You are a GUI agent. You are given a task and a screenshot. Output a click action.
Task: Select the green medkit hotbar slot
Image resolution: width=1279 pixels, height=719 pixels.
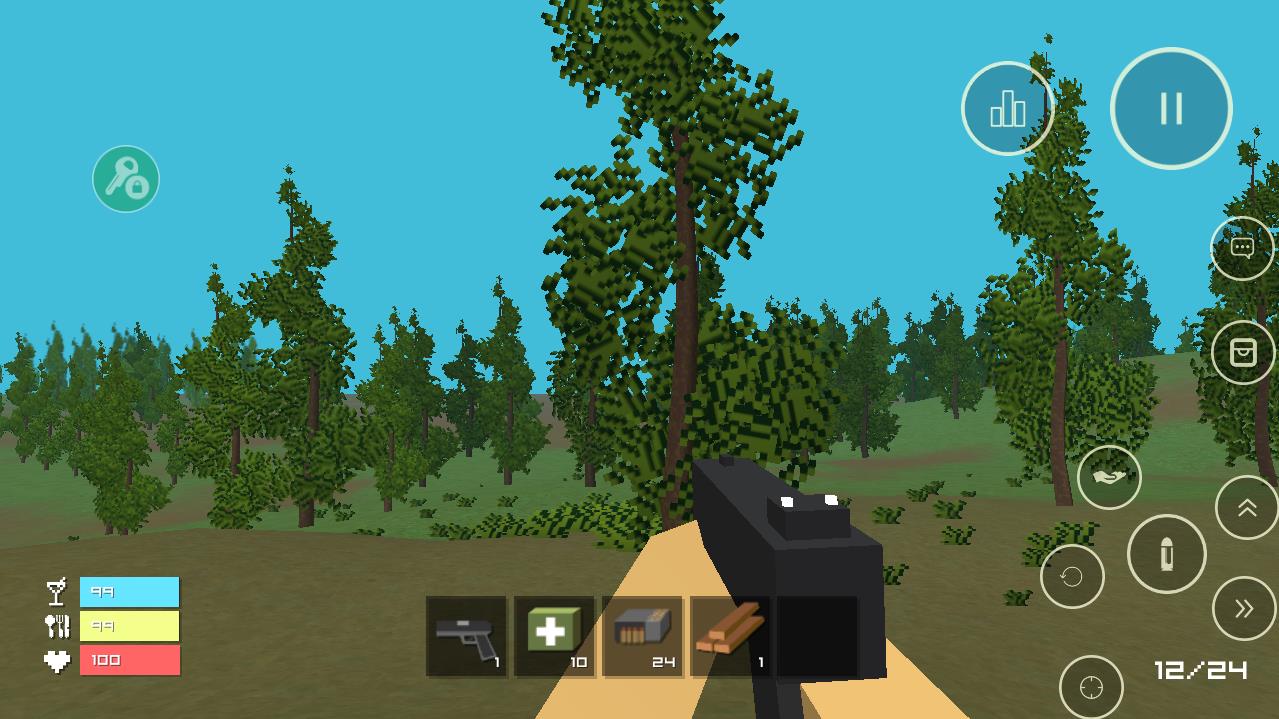pos(554,637)
